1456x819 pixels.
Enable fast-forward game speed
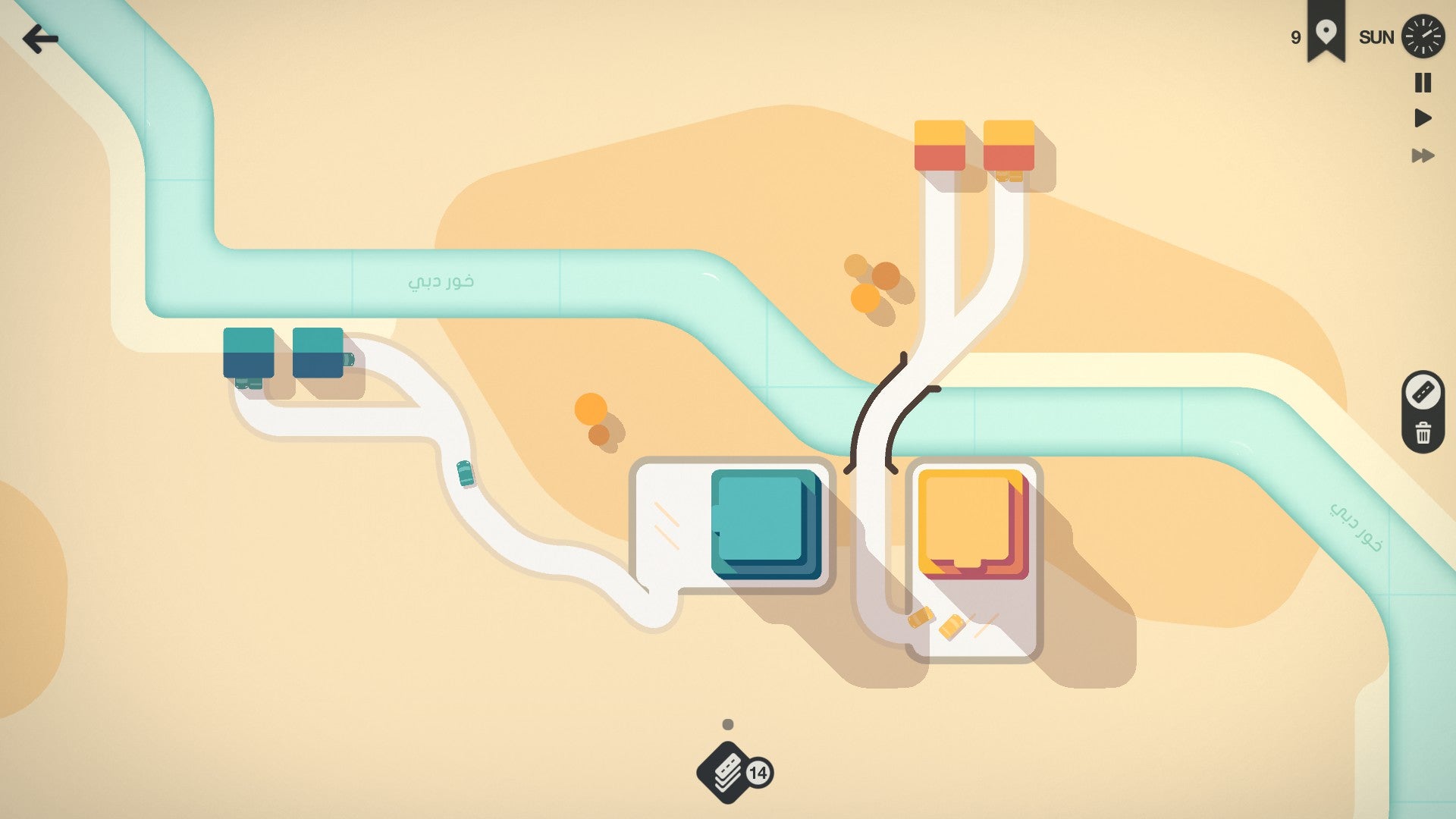[1422, 157]
